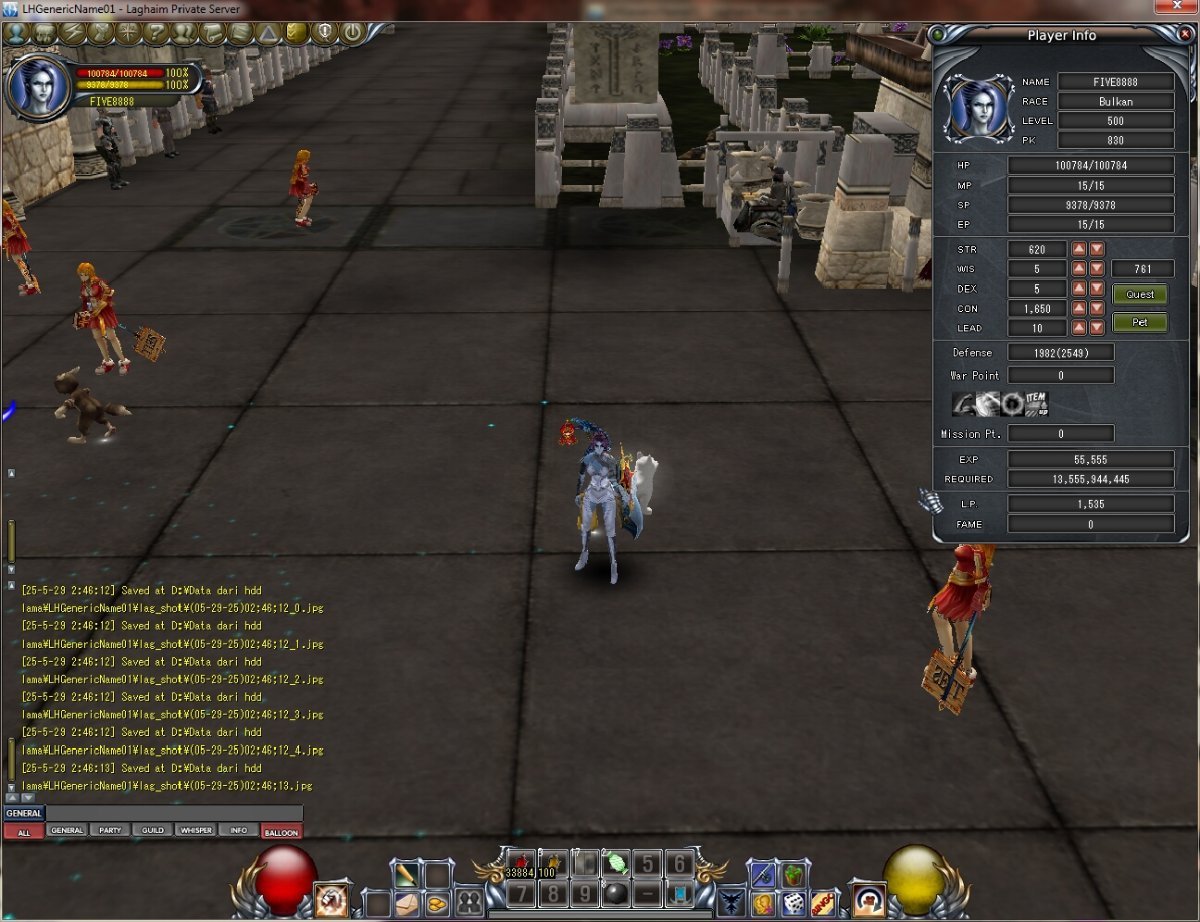The height and width of the screenshot is (922, 1200).
Task: Decrease the CON stat with down arrow
Action: coord(1097,308)
